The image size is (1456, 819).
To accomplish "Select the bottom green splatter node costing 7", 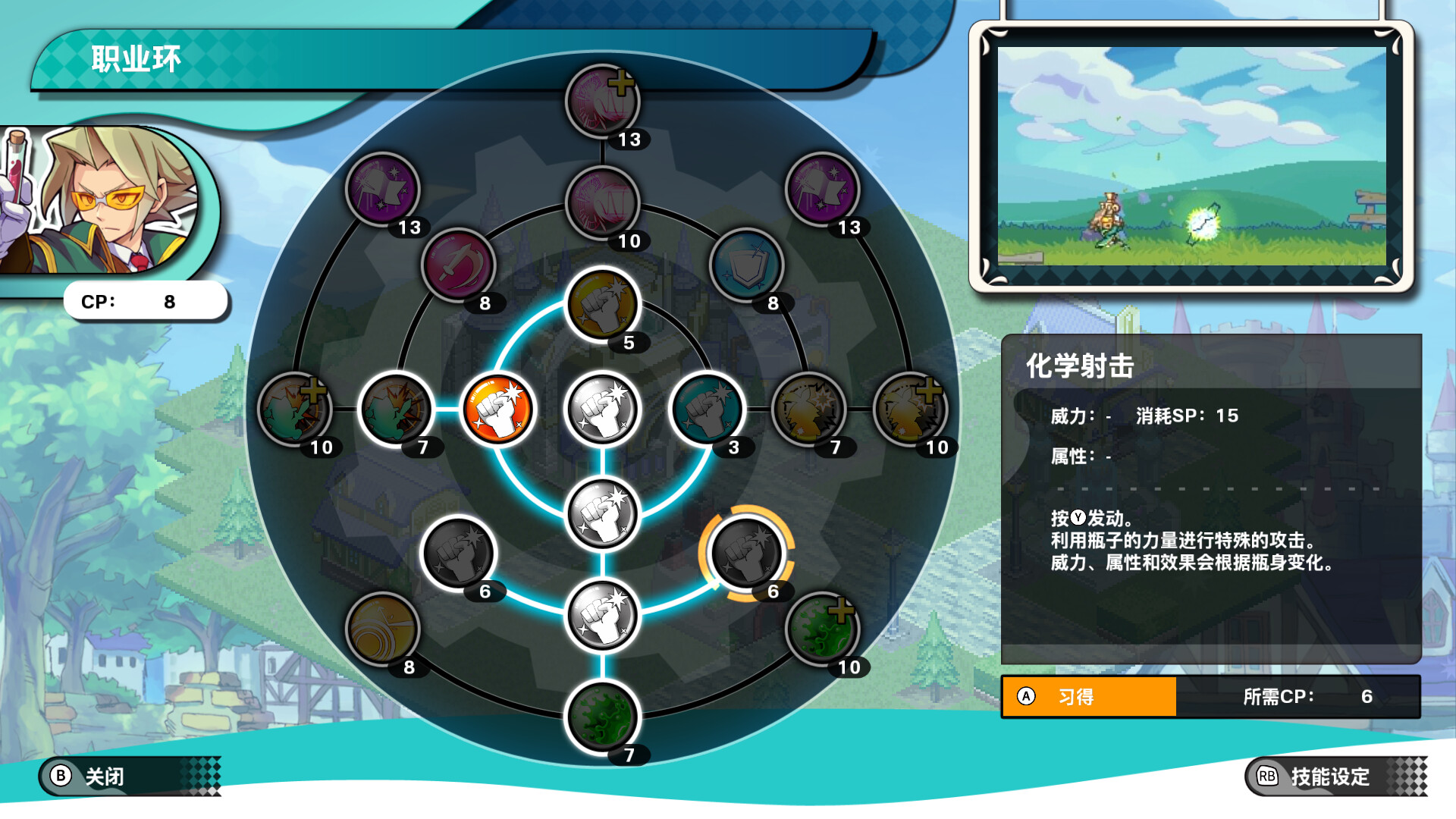I will 602,717.
